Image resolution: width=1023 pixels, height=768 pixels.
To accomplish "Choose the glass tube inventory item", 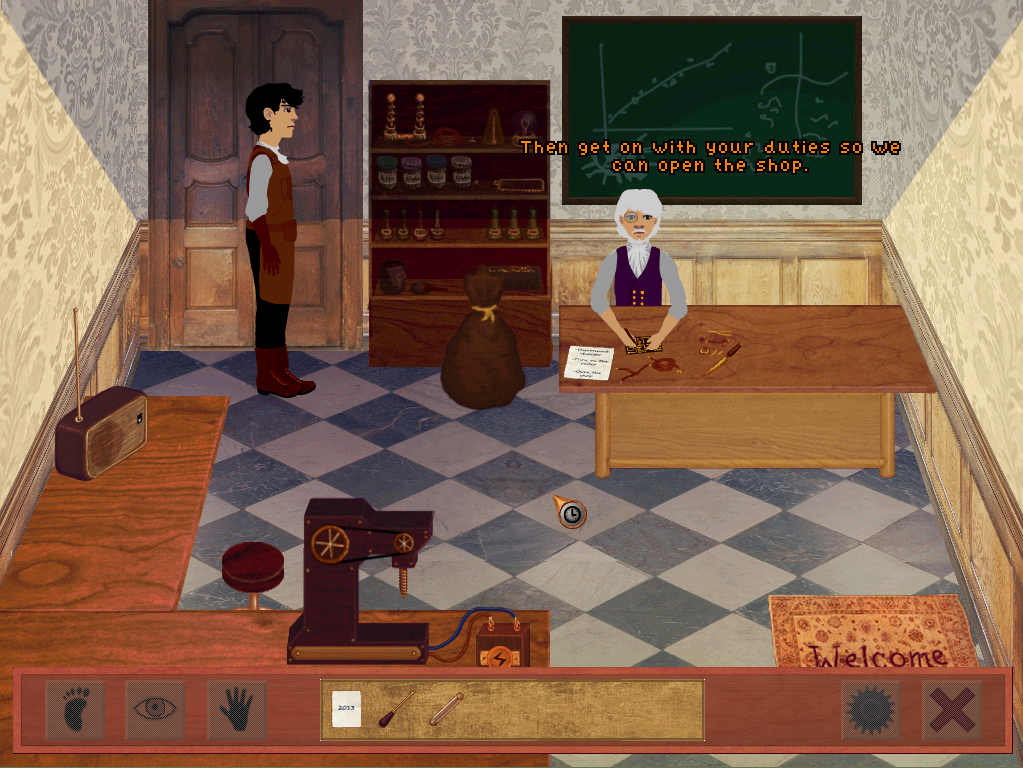I will click(x=445, y=708).
